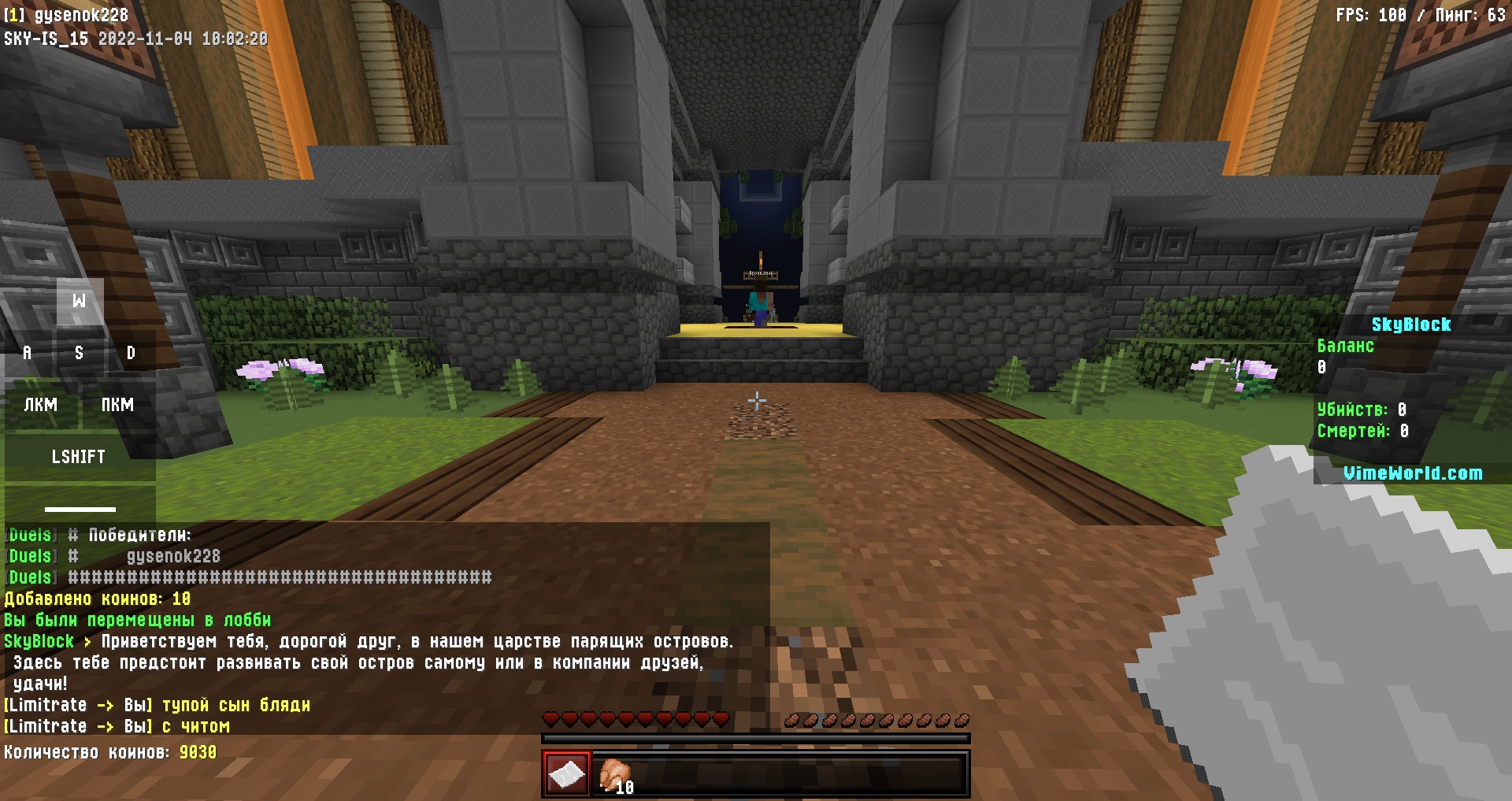Click the SkyBlock scoreboard title
Image resolution: width=1512 pixels, height=801 pixels.
(x=1411, y=324)
